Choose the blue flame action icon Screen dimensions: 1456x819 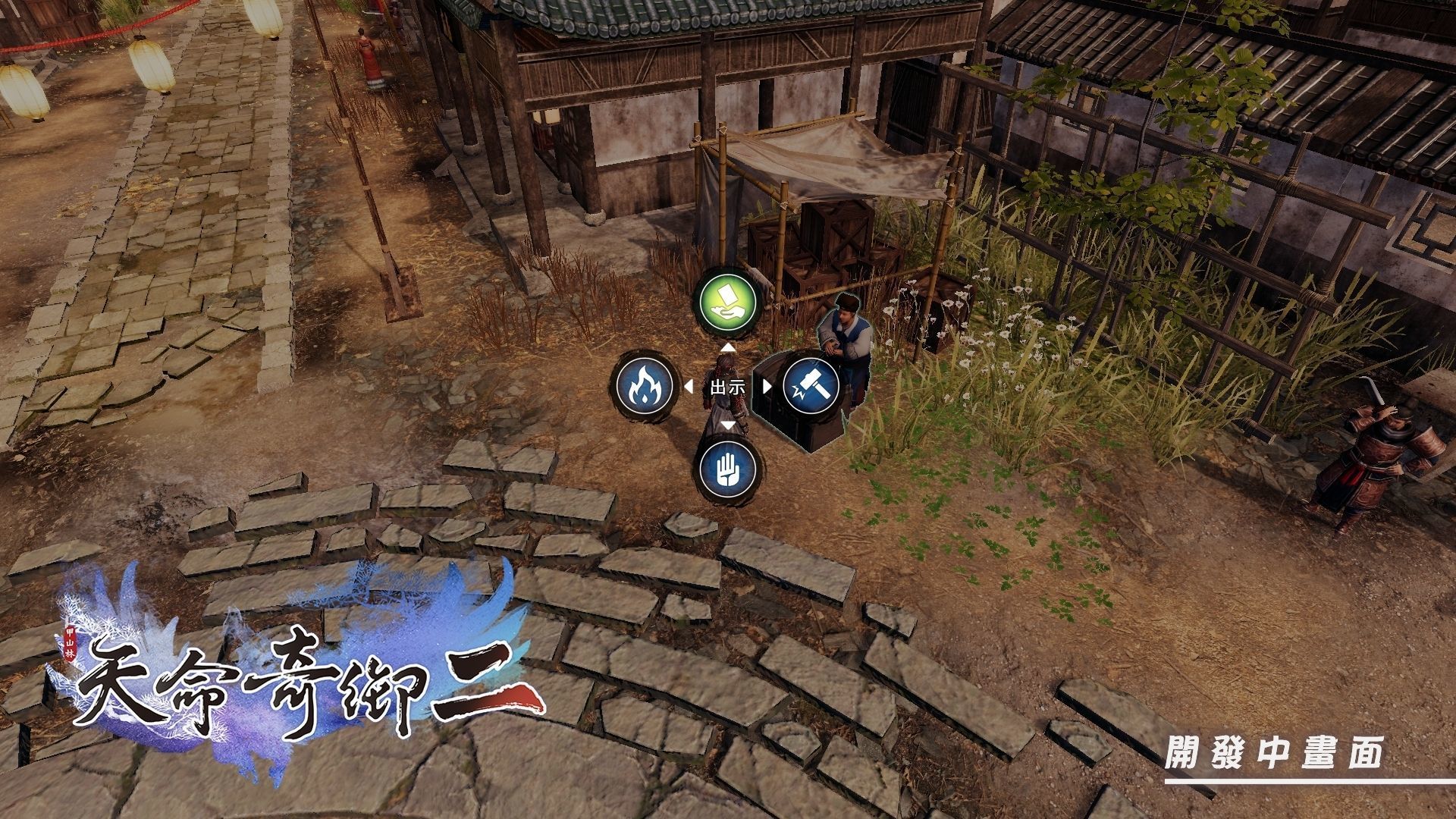644,386
